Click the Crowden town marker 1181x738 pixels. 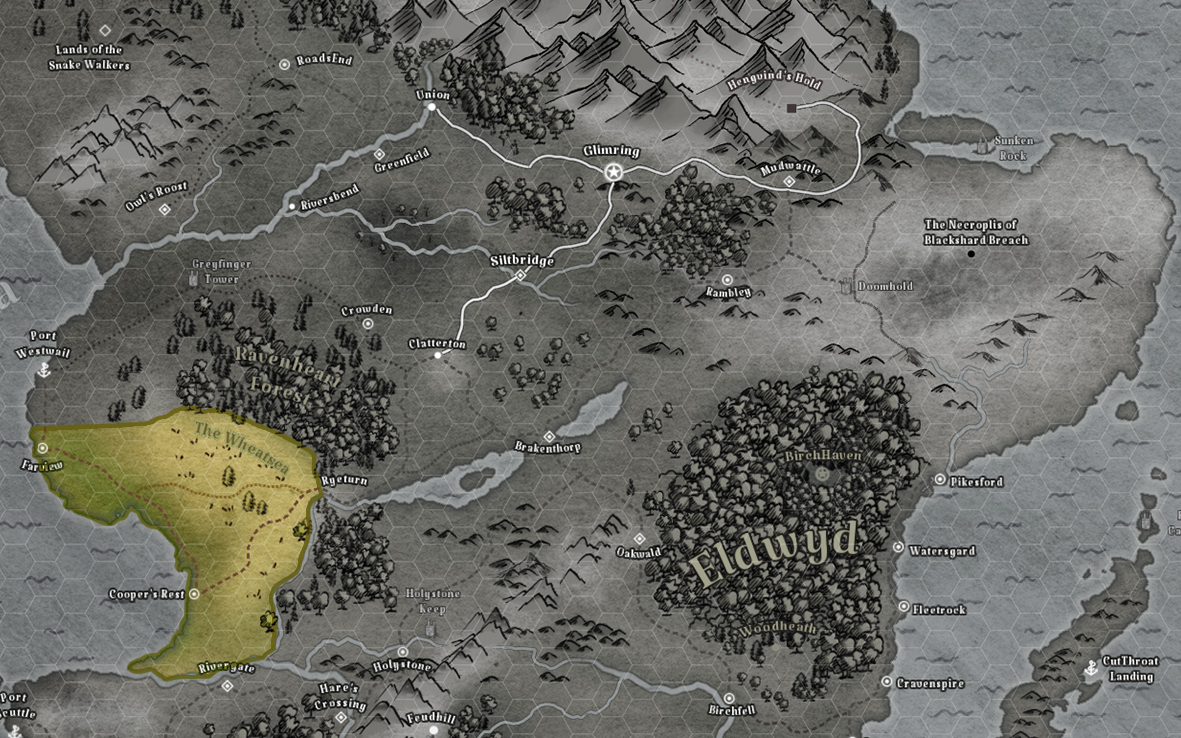(x=368, y=324)
